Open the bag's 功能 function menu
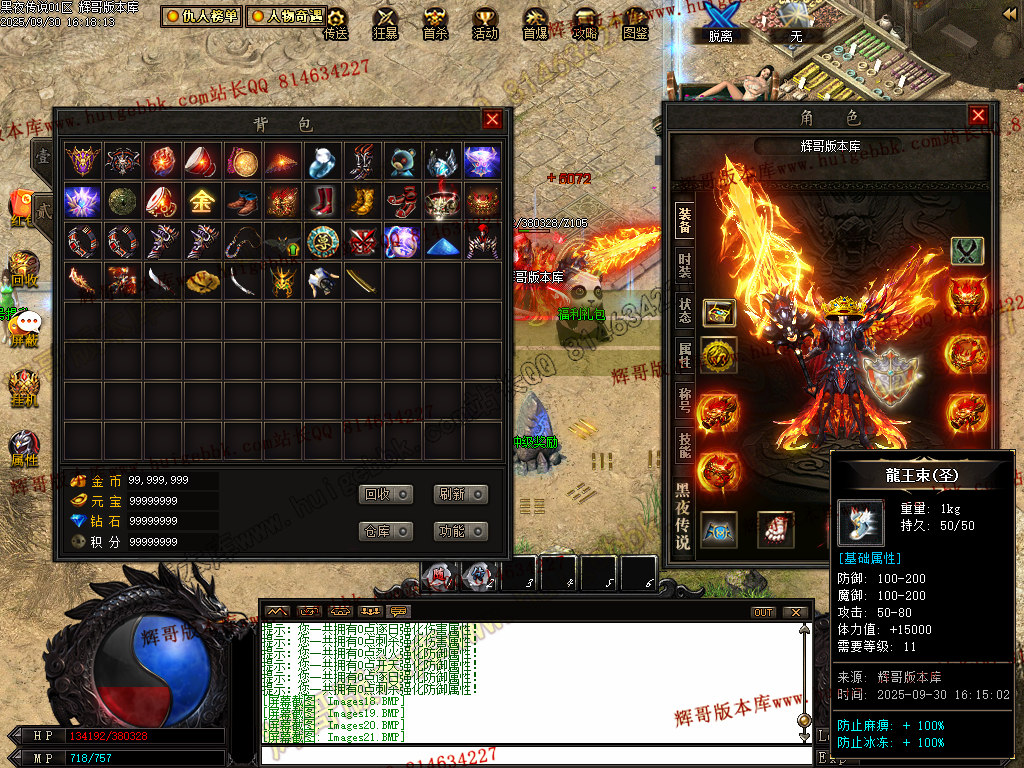 click(x=461, y=531)
